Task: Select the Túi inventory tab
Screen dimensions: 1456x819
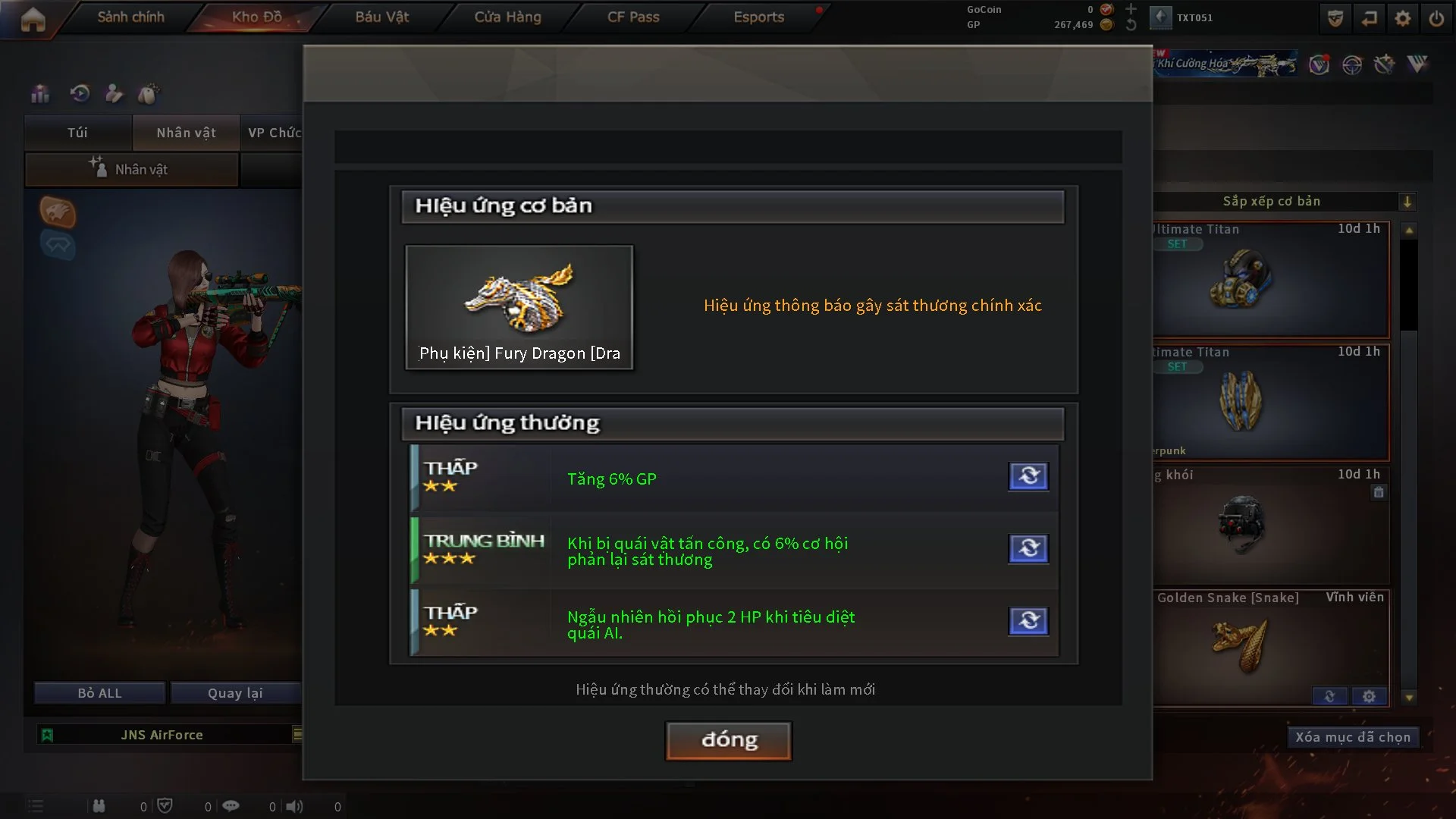Action: (77, 133)
